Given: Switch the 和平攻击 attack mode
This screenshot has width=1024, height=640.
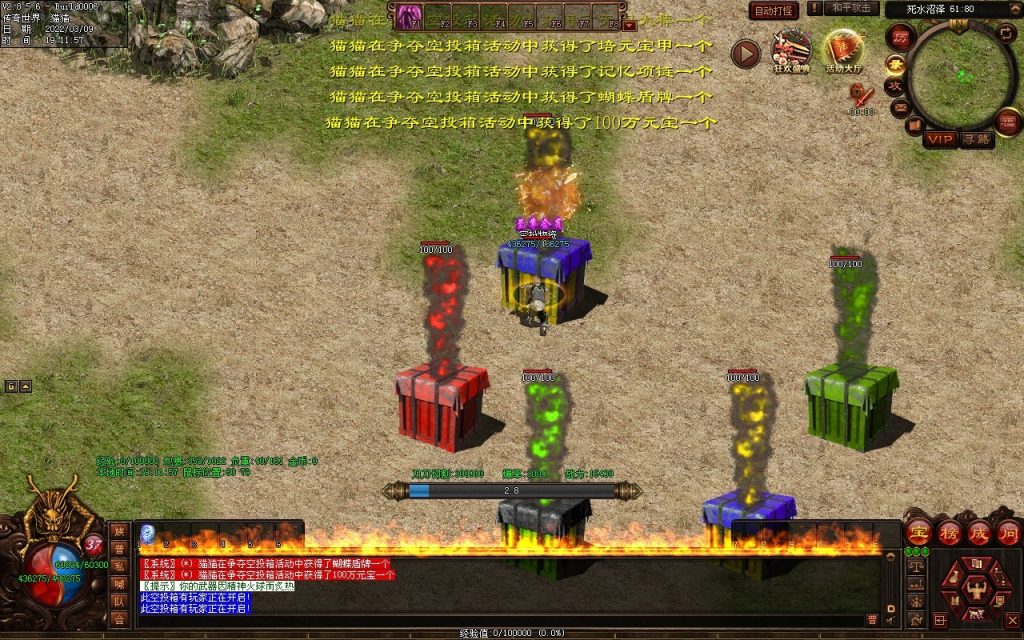Looking at the screenshot, I should [x=852, y=8].
